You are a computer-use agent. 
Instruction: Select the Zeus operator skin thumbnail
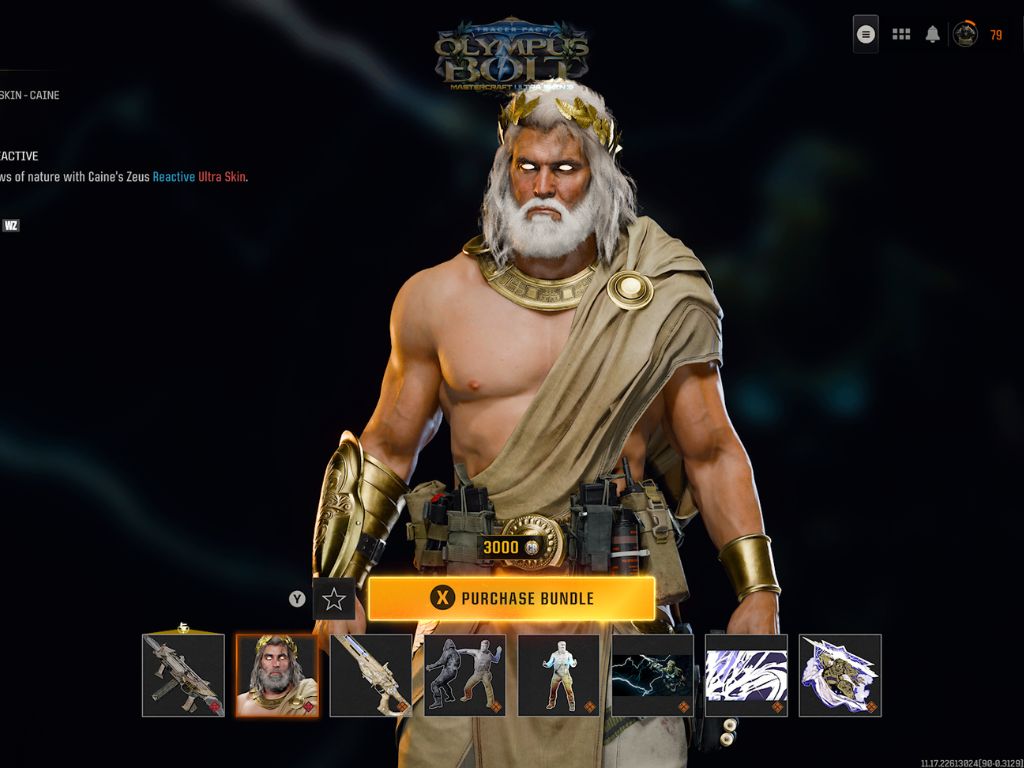point(277,676)
